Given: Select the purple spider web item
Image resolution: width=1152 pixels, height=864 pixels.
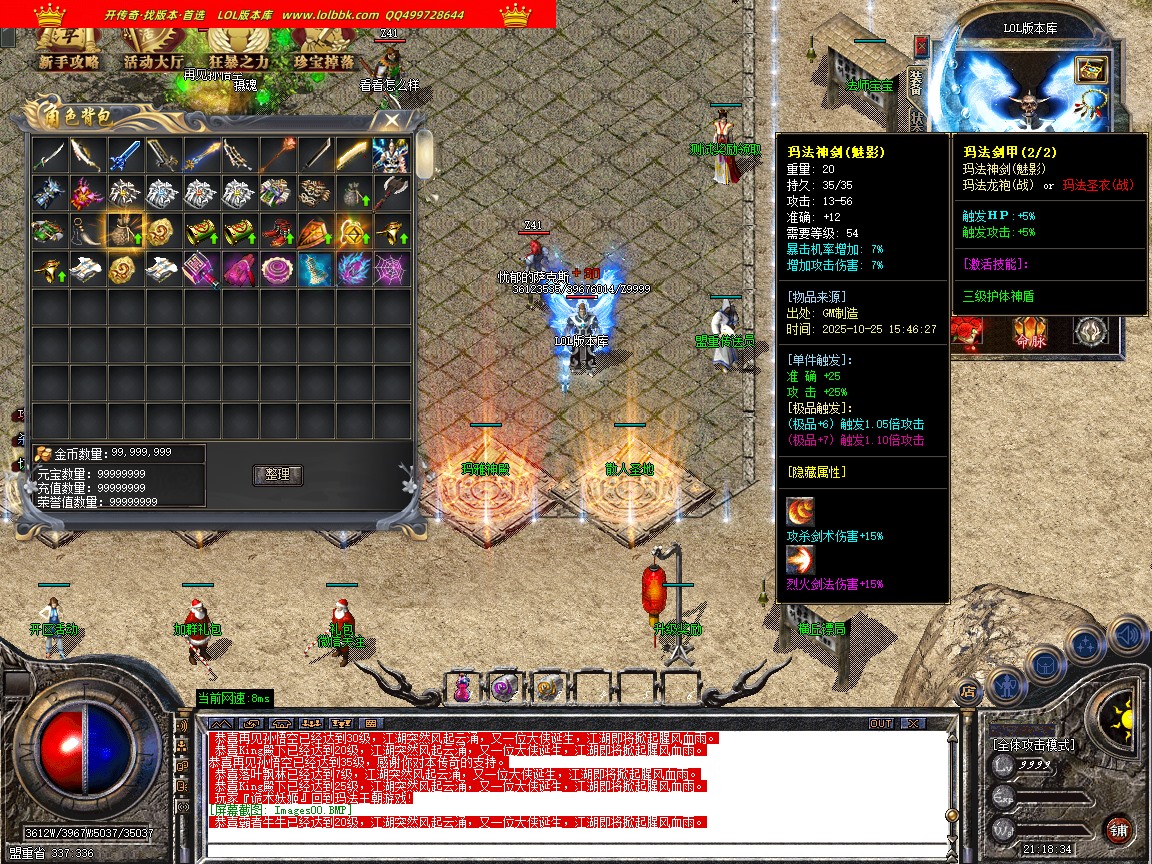Looking at the screenshot, I should (x=392, y=269).
